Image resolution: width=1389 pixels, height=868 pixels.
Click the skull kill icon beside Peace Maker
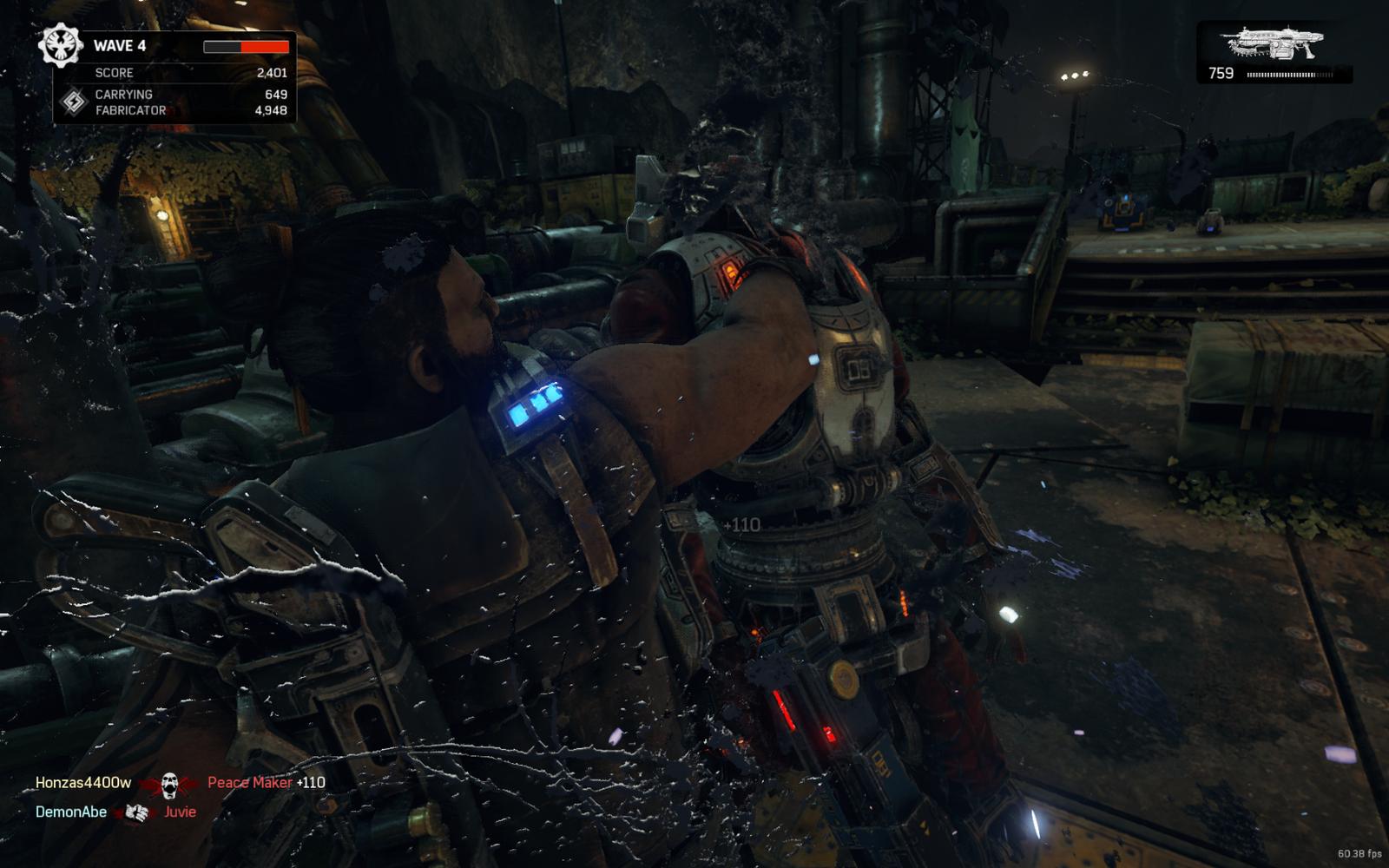169,785
